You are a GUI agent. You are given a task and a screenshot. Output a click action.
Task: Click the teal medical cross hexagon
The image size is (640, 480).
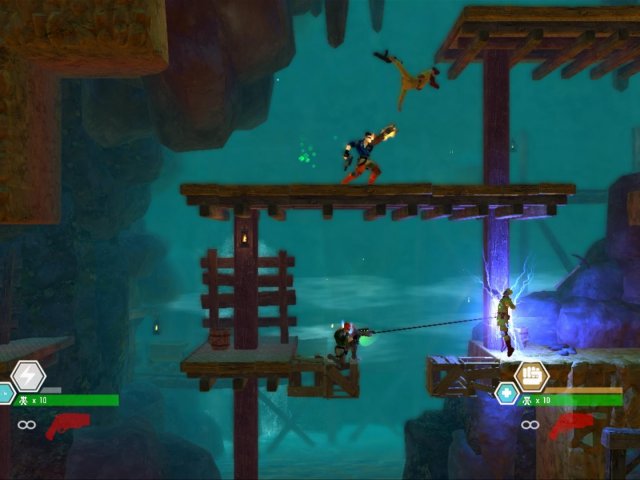pos(507,394)
